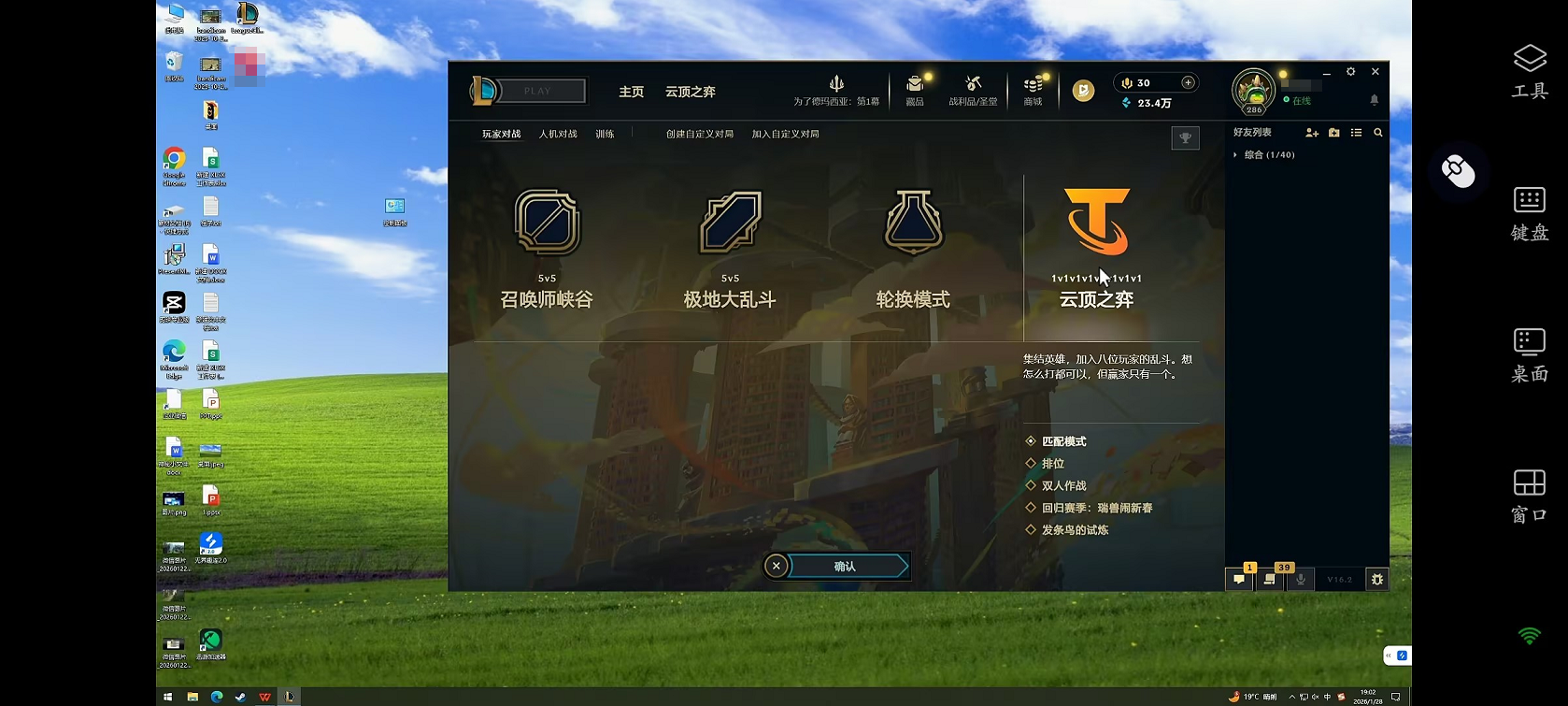Select the 排位 ranked mode option

tap(1054, 463)
